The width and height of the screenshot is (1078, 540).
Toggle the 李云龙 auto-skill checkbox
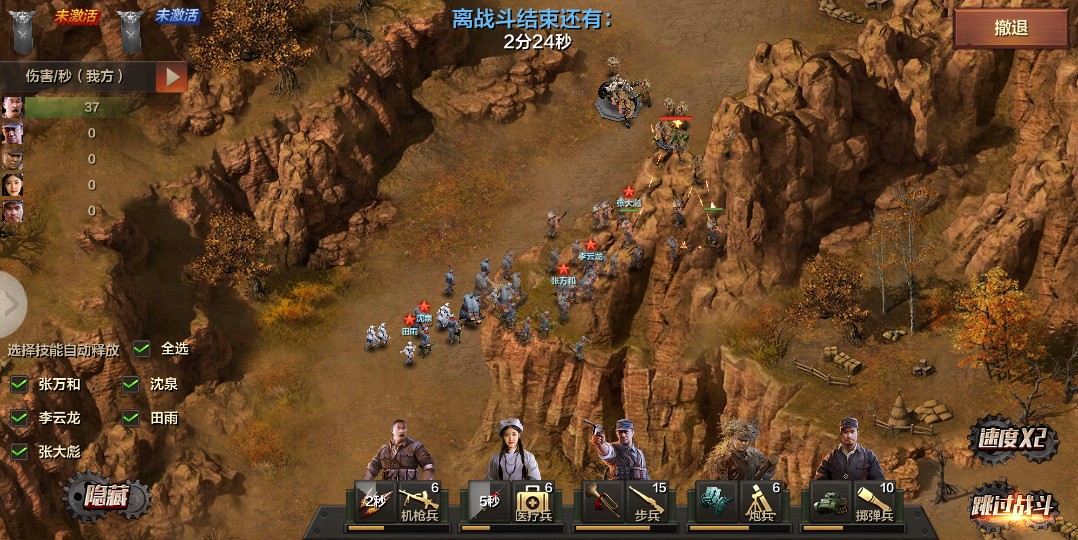19,418
